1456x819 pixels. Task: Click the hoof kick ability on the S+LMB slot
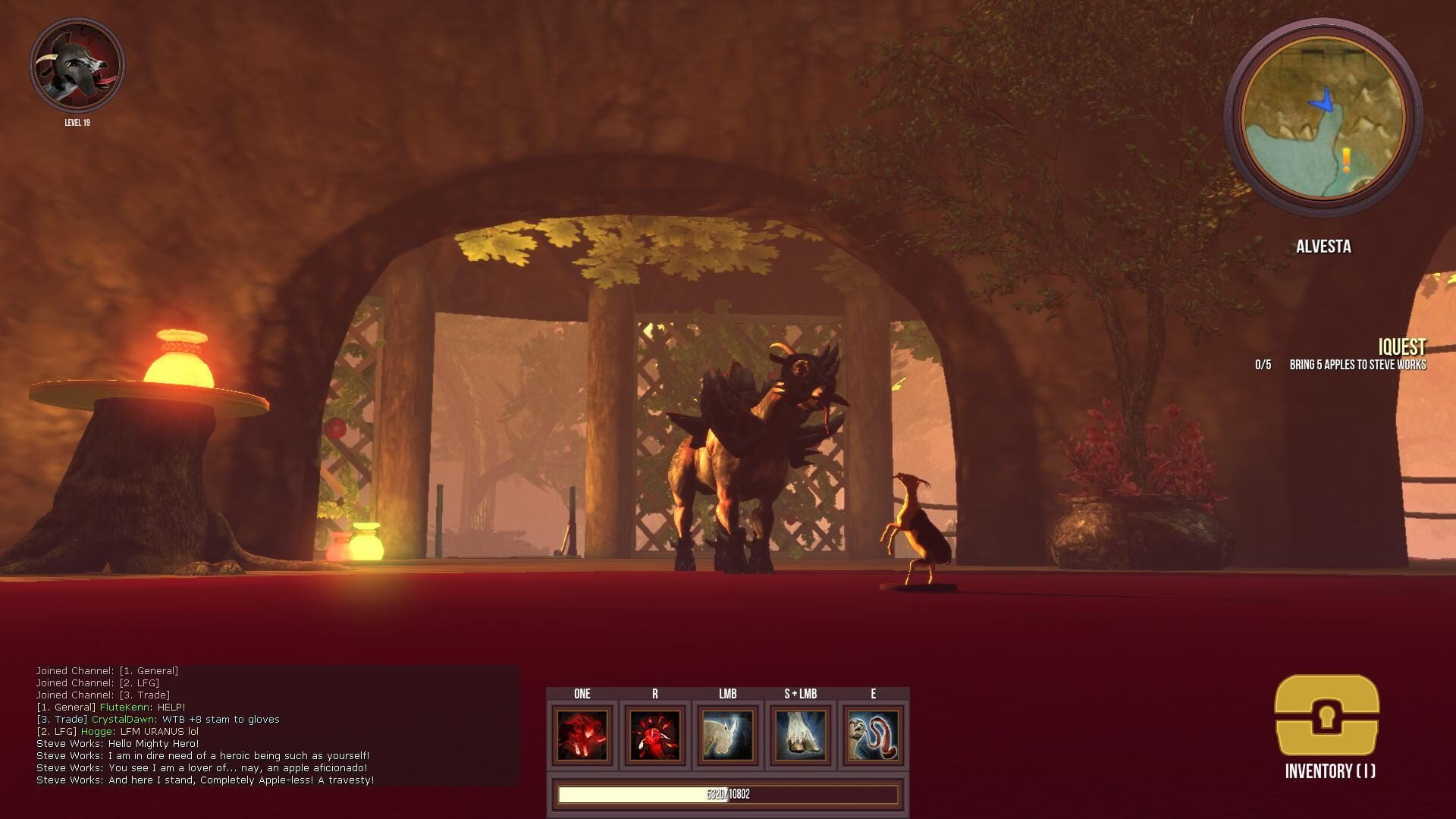(x=802, y=735)
